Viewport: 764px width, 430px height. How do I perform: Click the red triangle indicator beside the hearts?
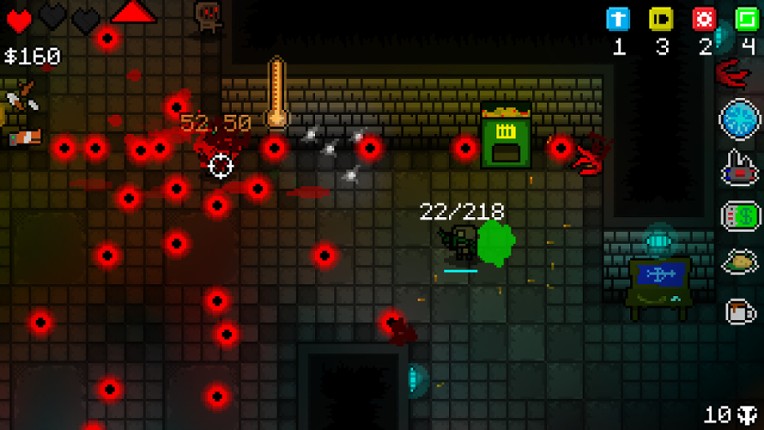pos(133,12)
